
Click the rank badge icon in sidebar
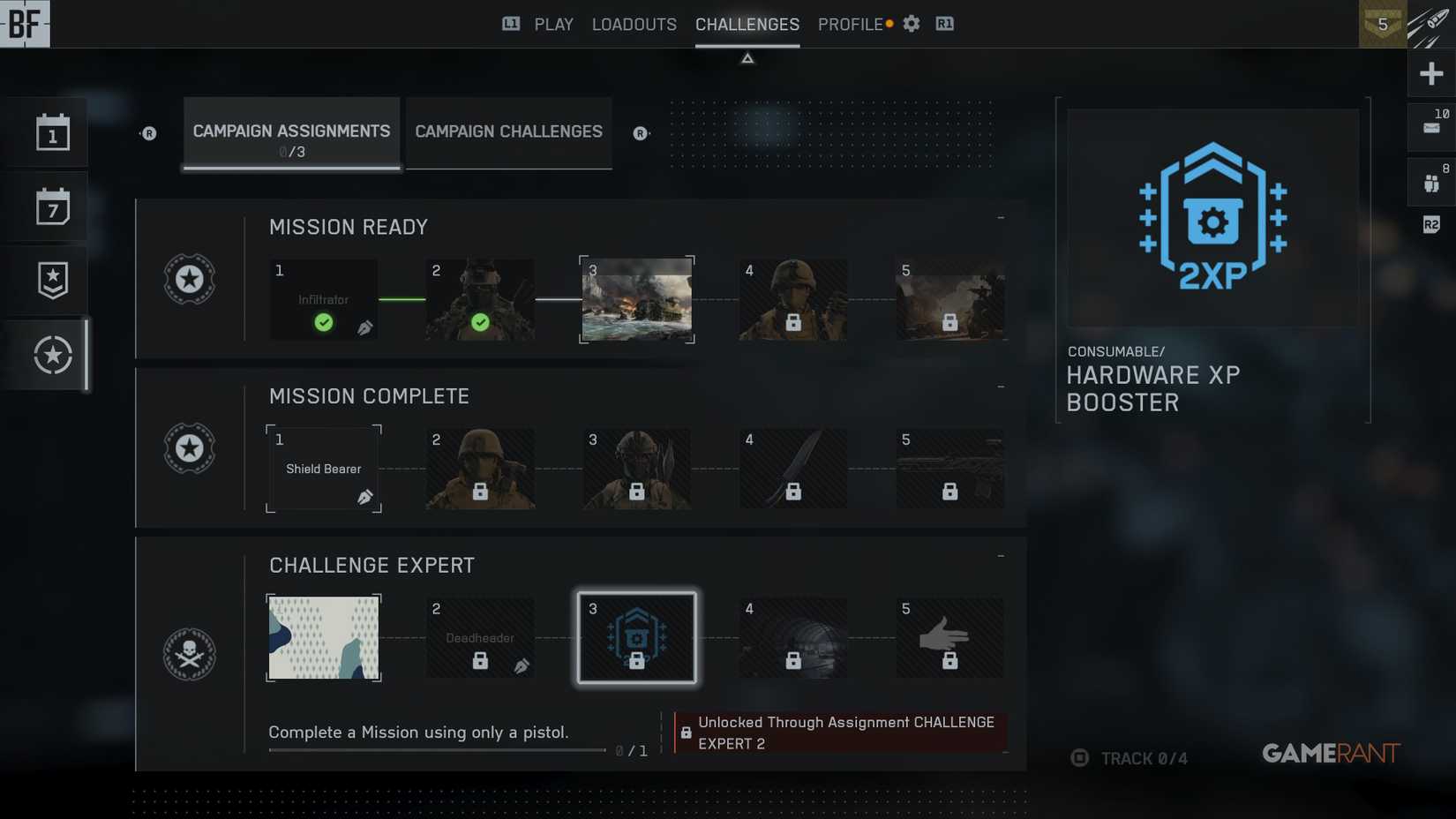[46, 280]
